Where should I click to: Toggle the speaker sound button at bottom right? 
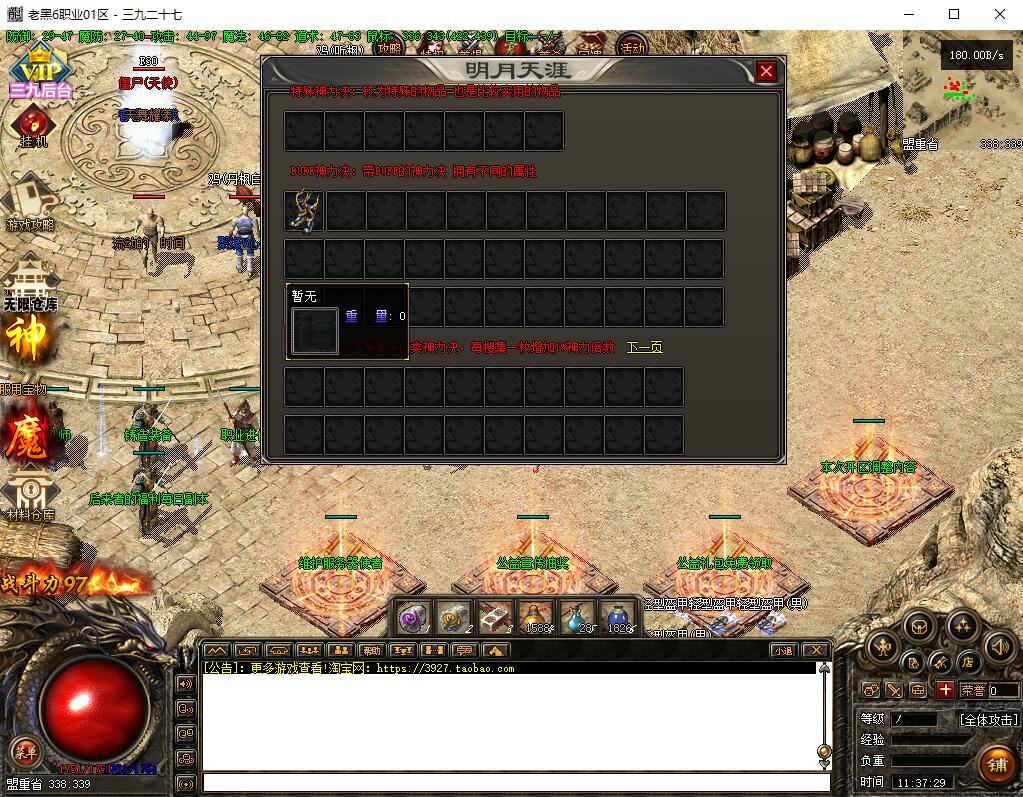click(x=999, y=647)
